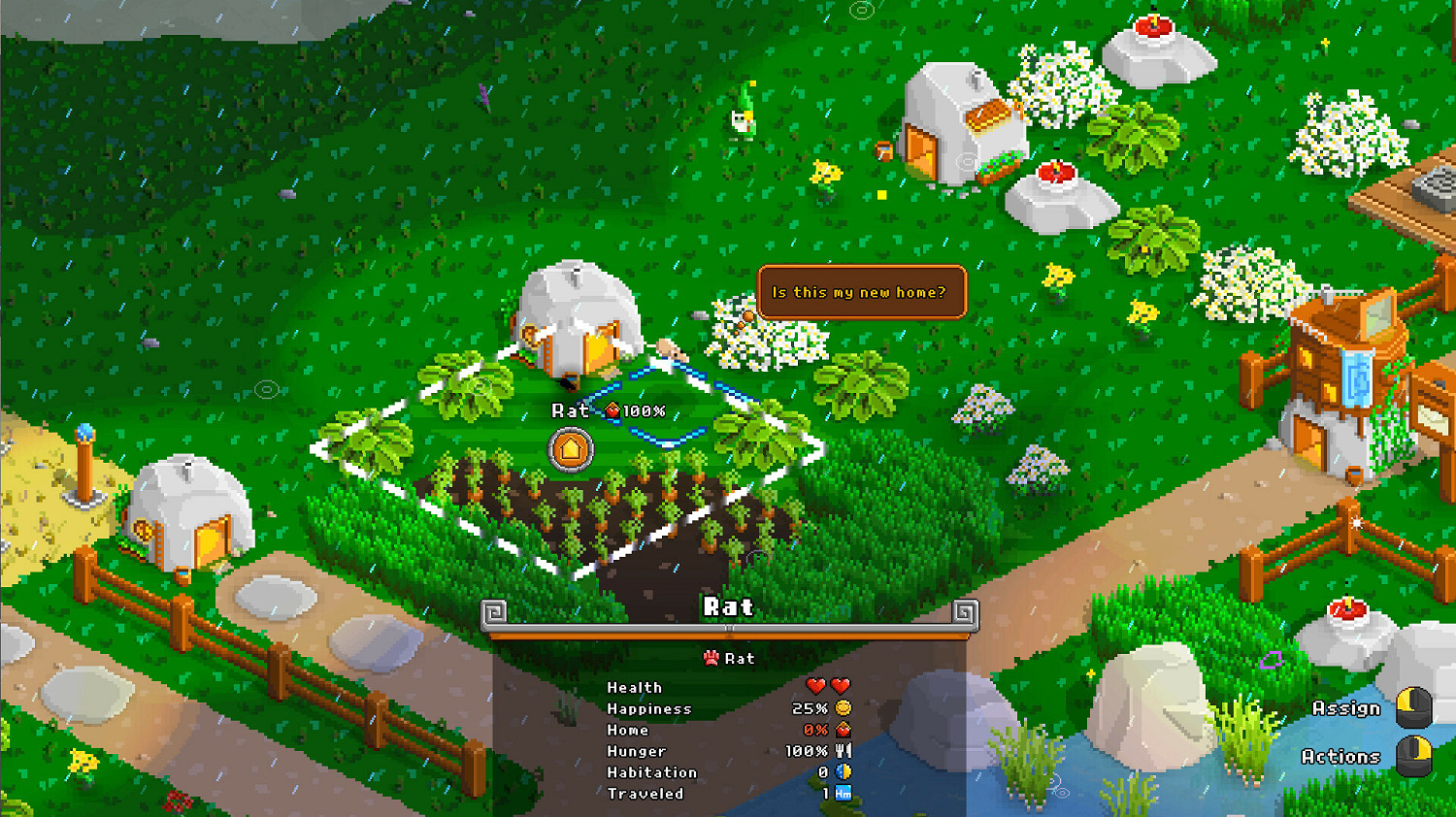
Task: Click the Actions right mouse button icon
Action: coord(1415,756)
